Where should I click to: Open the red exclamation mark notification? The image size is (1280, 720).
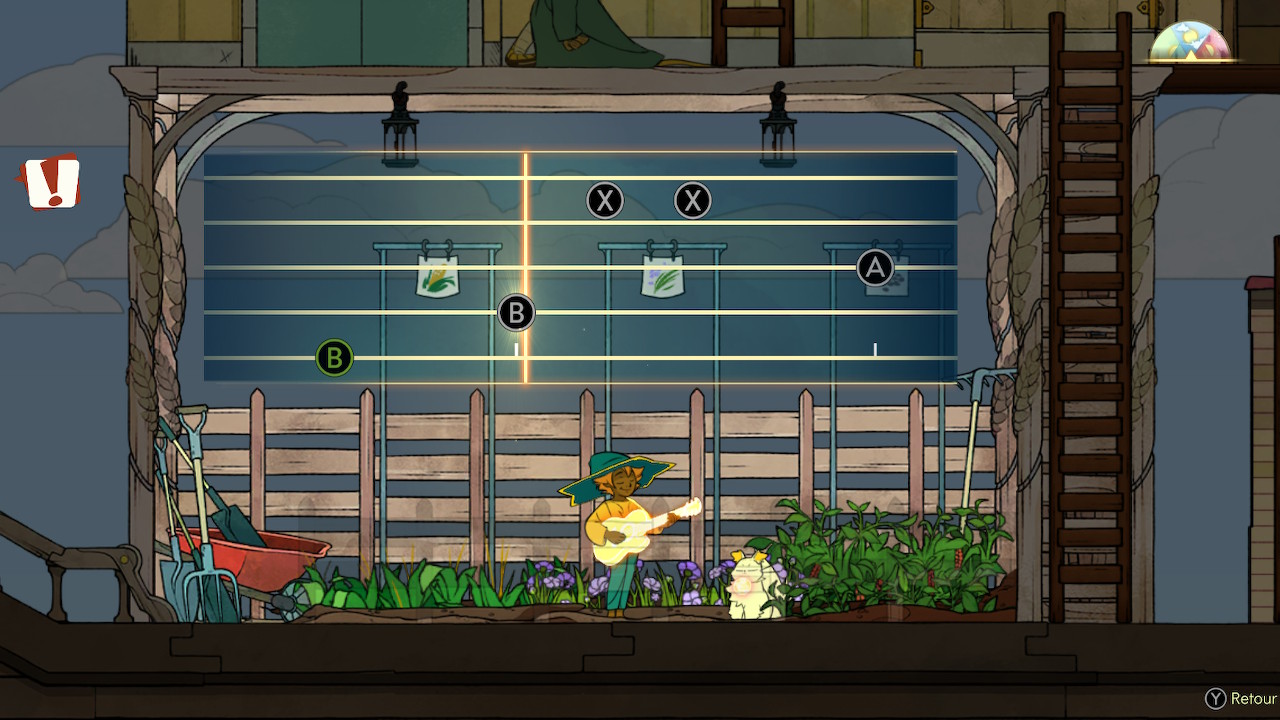pyautogui.click(x=49, y=181)
